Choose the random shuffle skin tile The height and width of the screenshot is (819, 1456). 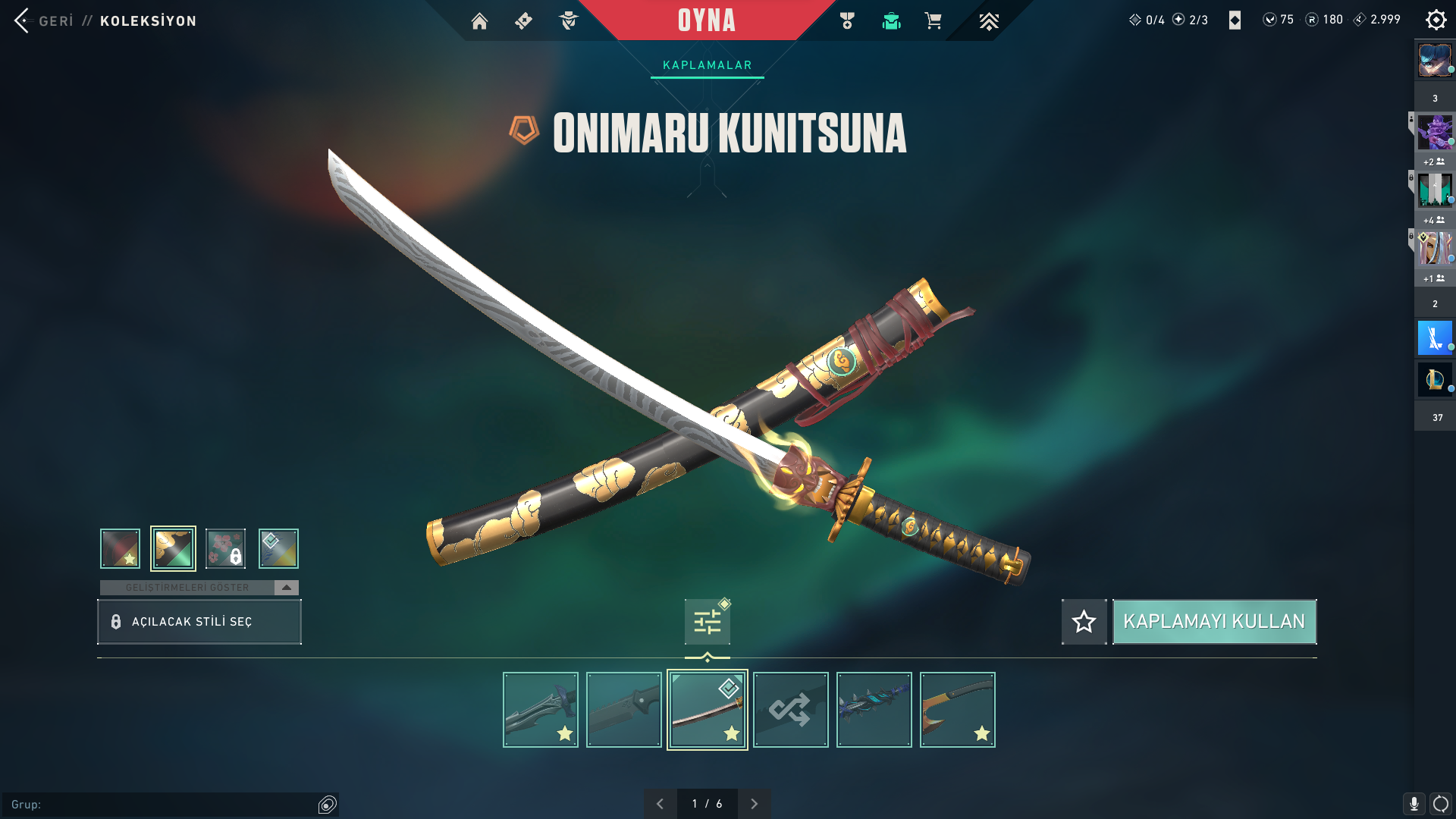click(790, 710)
